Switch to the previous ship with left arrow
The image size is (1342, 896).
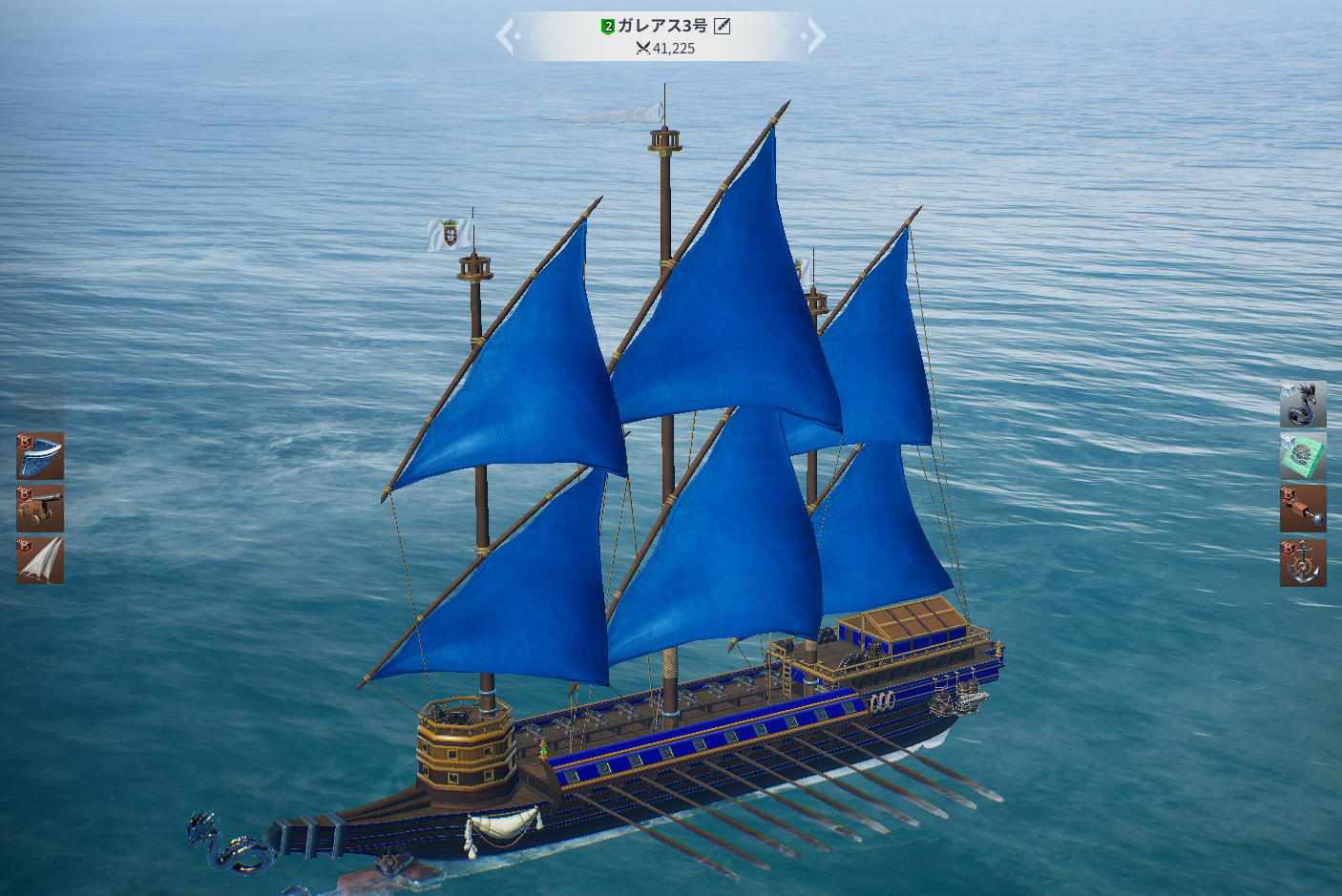[507, 36]
